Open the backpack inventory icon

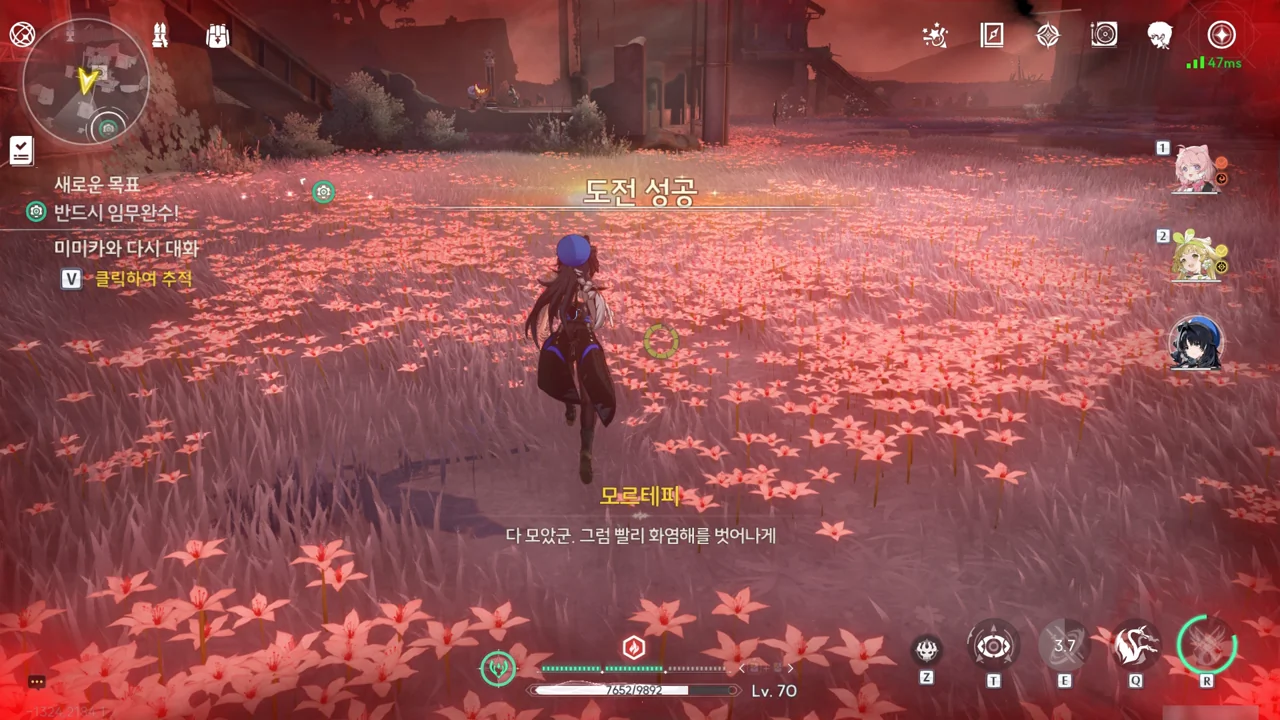(216, 35)
